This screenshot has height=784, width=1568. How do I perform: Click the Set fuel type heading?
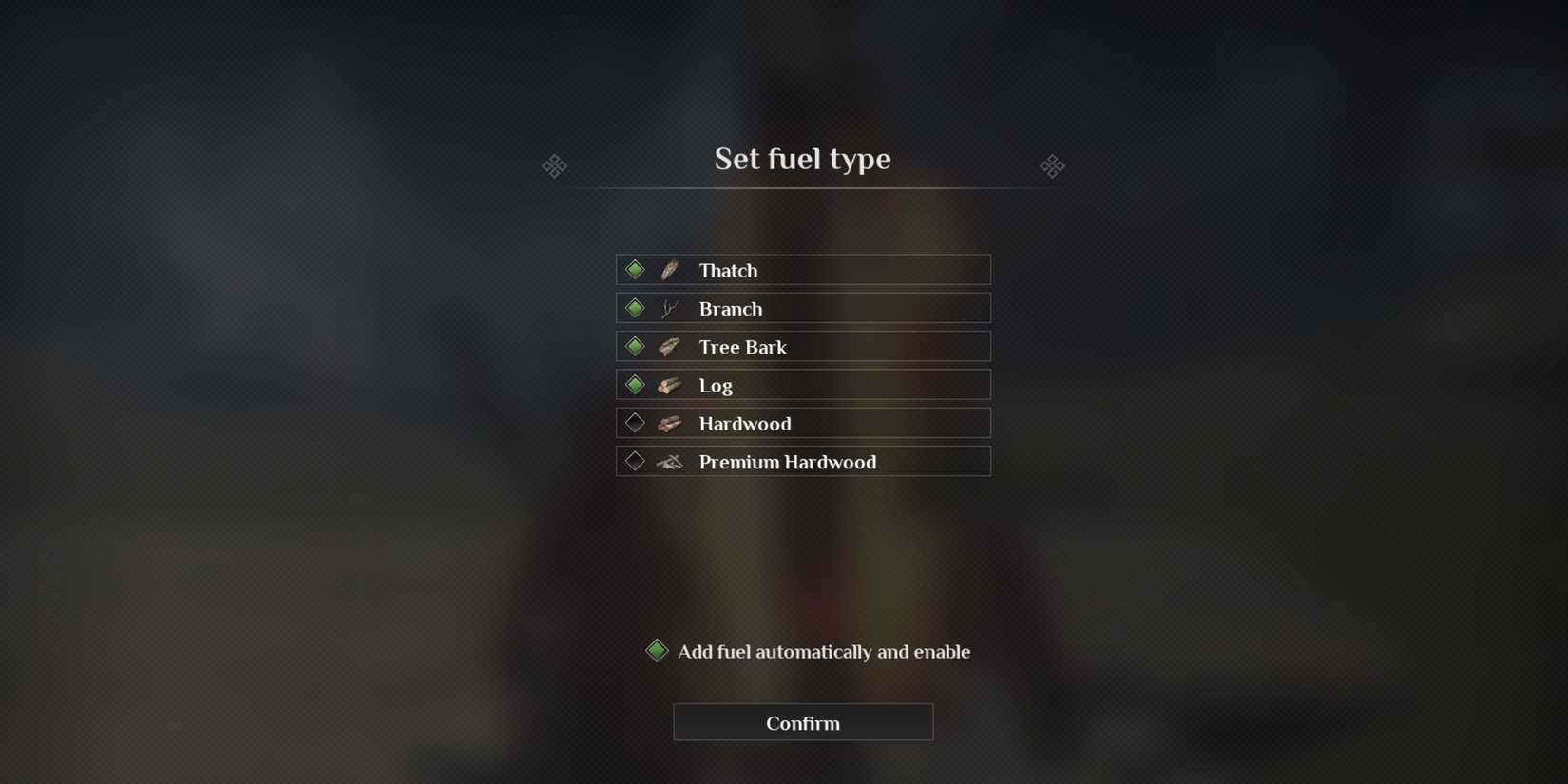[803, 159]
